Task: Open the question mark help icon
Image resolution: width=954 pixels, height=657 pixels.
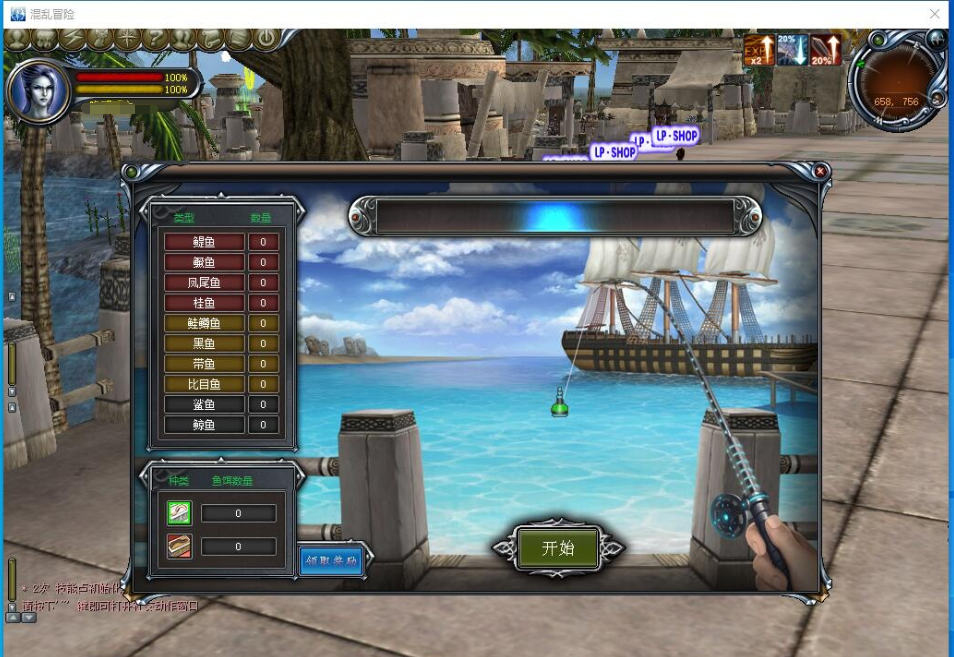Action: (x=155, y=39)
